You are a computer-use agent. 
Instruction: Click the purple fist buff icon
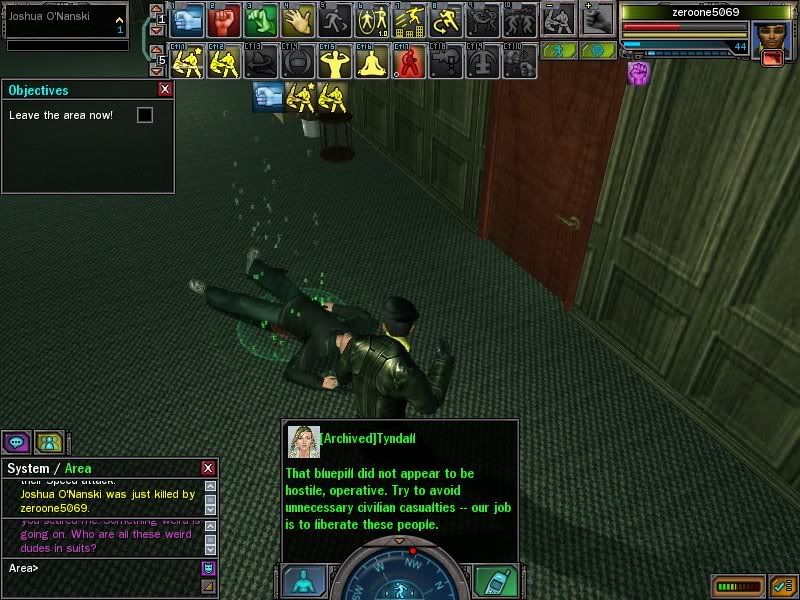[637, 72]
